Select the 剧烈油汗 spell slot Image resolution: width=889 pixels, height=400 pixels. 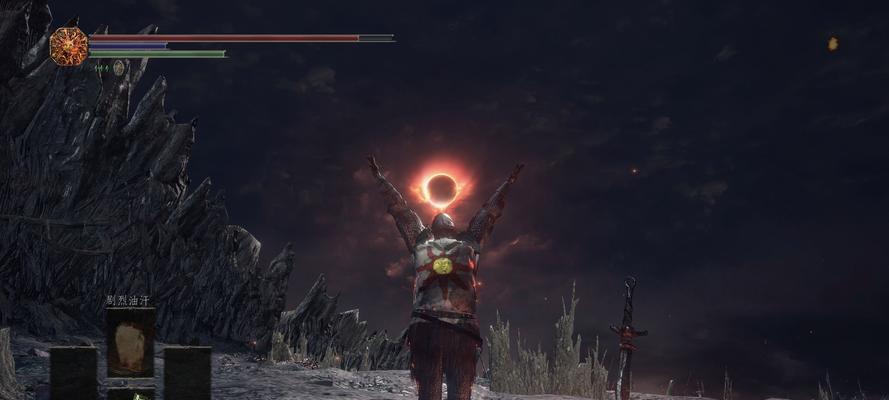[130, 342]
